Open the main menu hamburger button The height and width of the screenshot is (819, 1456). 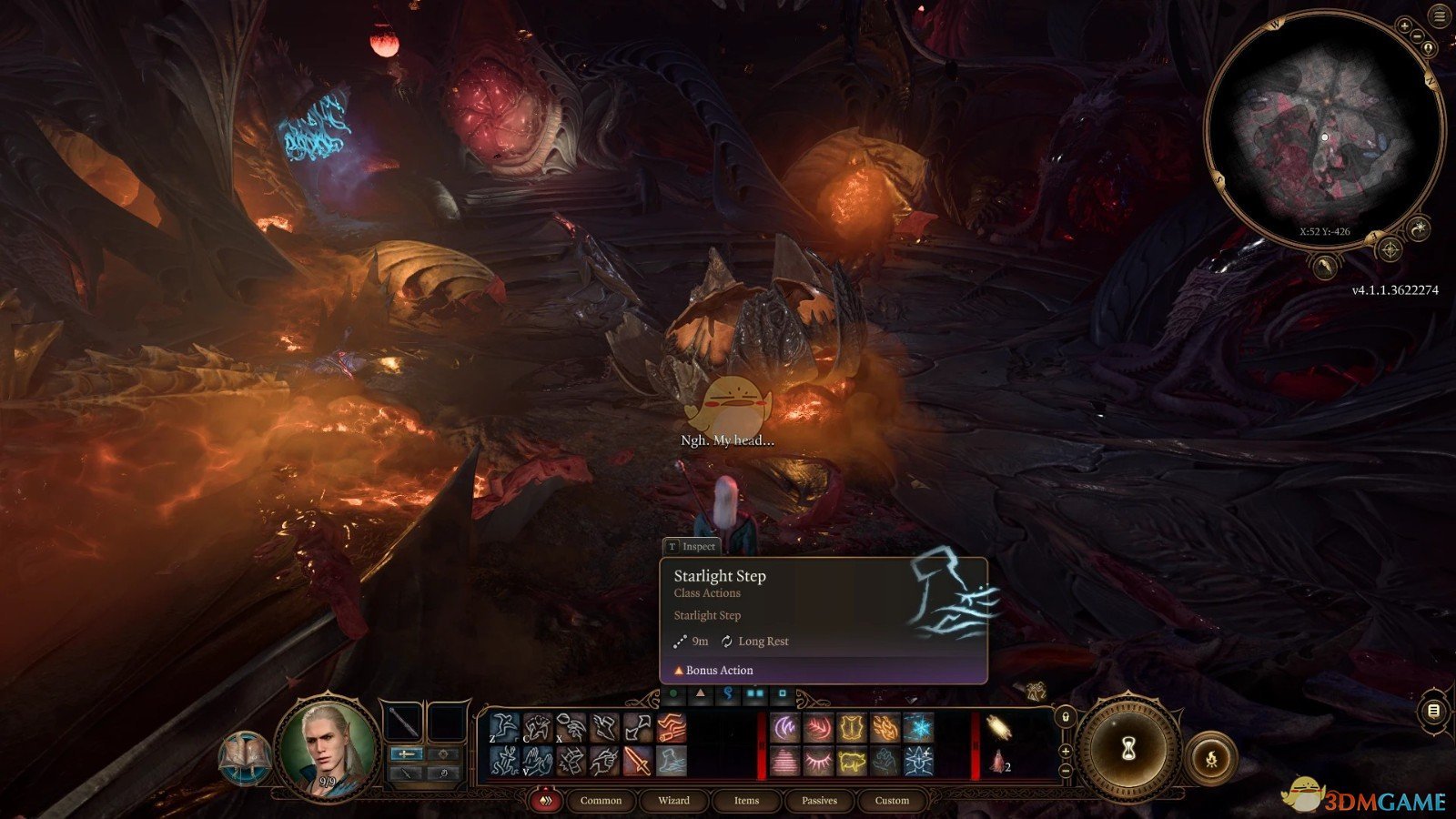tap(1439, 17)
